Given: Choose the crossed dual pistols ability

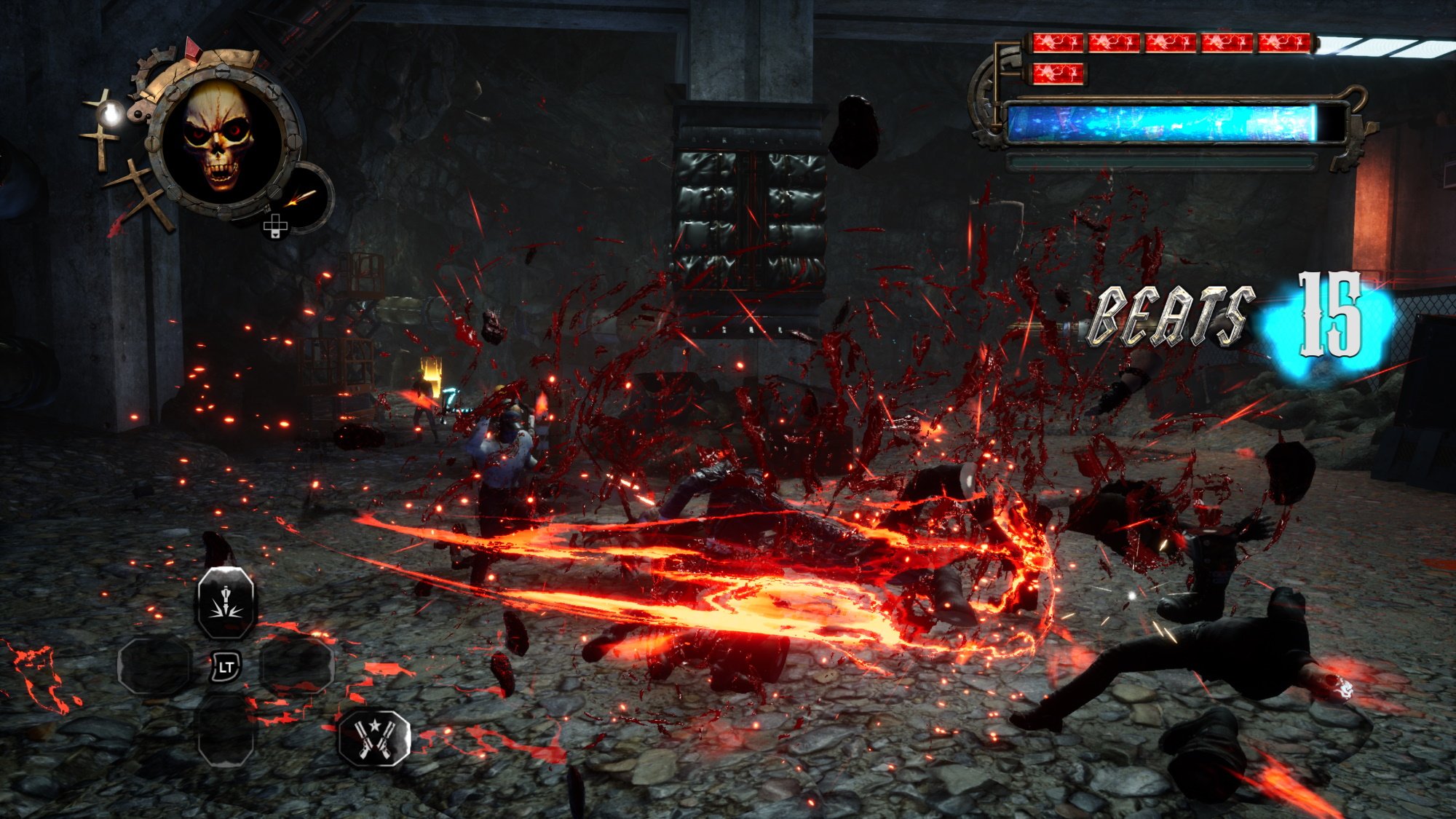Looking at the screenshot, I should coord(375,737).
